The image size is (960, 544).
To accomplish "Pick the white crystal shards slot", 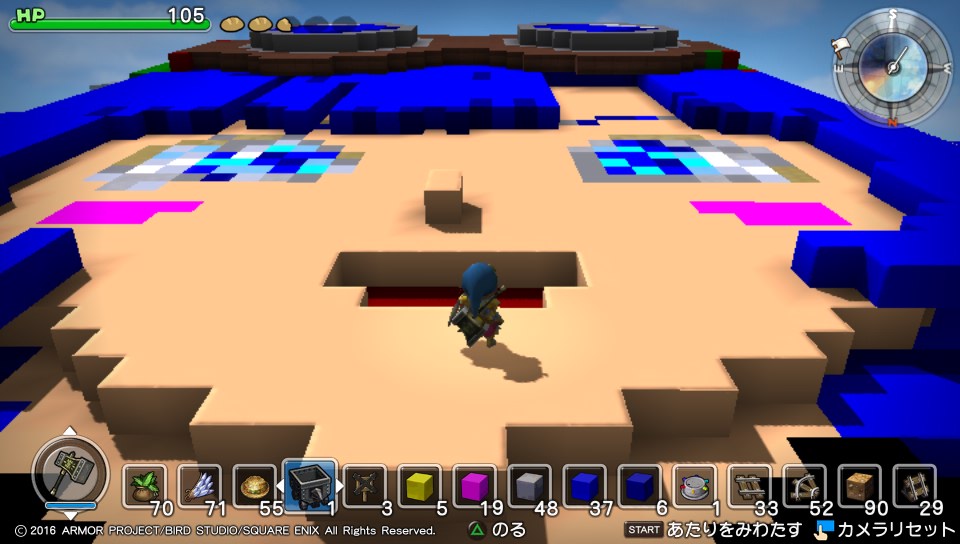I will 200,487.
